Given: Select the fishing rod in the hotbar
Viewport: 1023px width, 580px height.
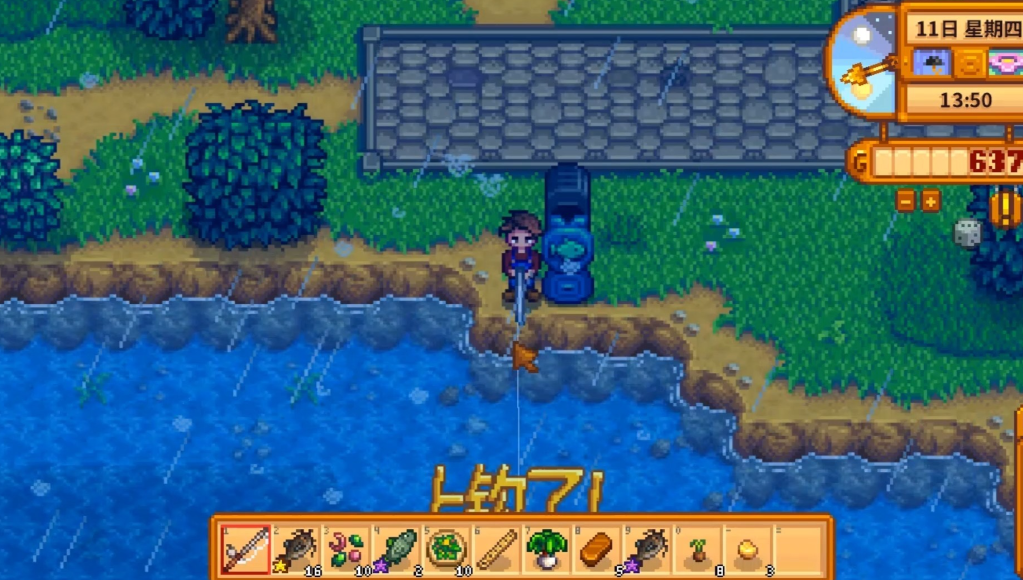Looking at the screenshot, I should pyautogui.click(x=245, y=549).
